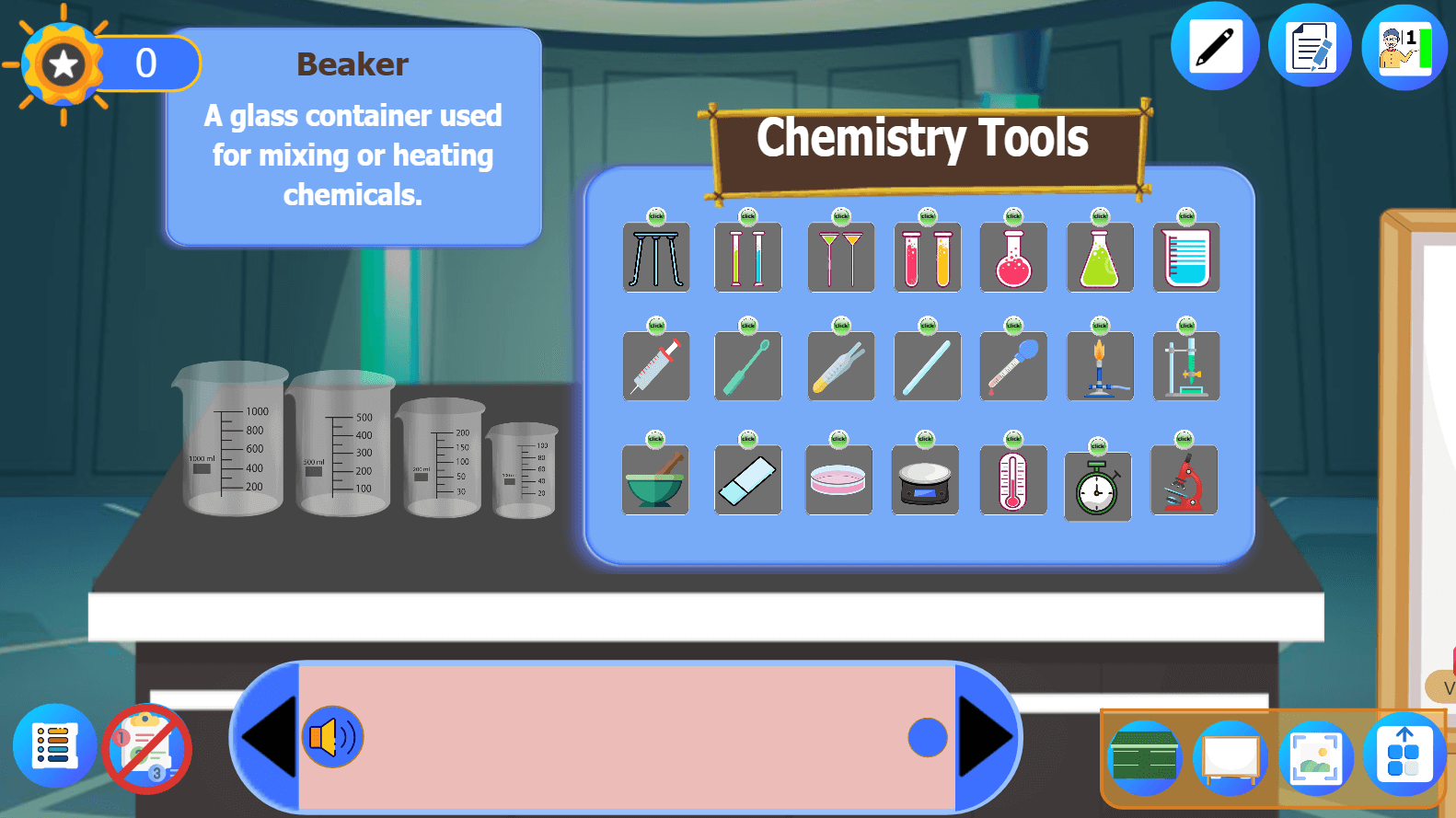Open the microscope tool

(x=1184, y=480)
